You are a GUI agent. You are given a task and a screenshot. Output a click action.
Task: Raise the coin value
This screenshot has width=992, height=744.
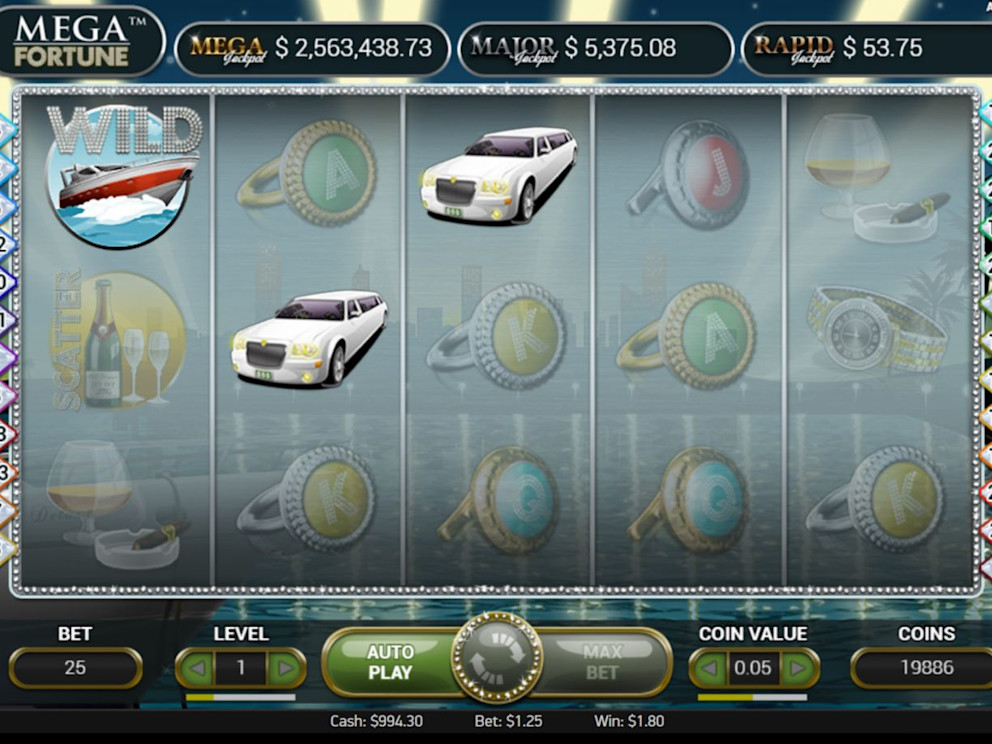point(798,667)
